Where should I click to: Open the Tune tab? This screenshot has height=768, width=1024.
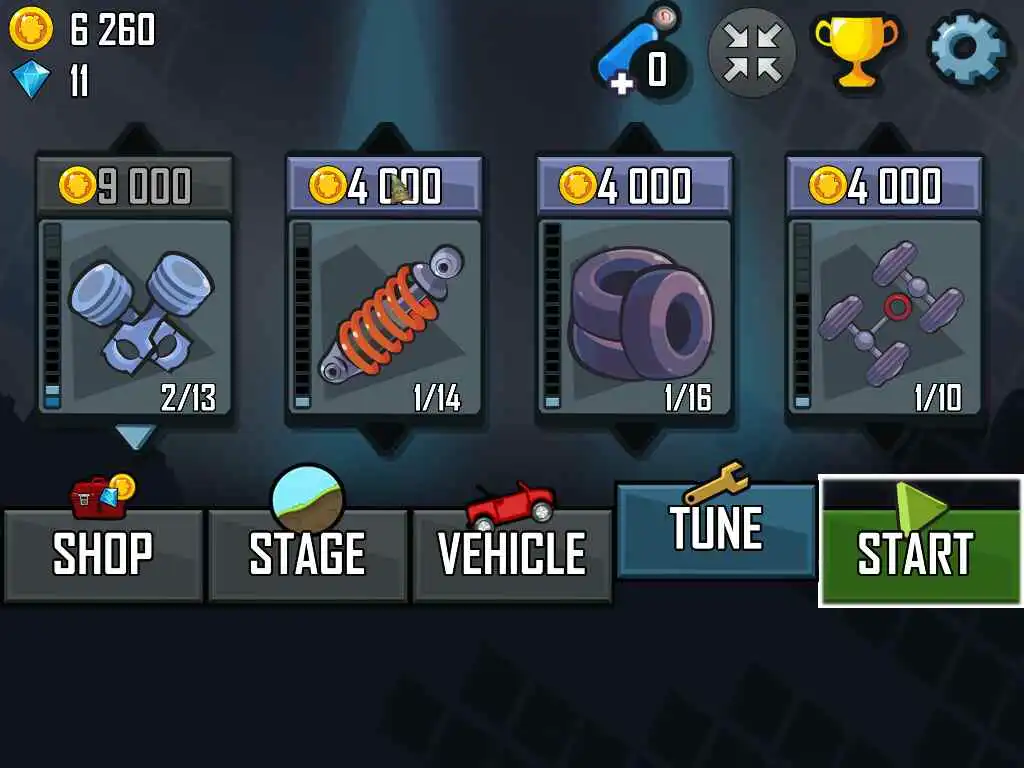716,530
